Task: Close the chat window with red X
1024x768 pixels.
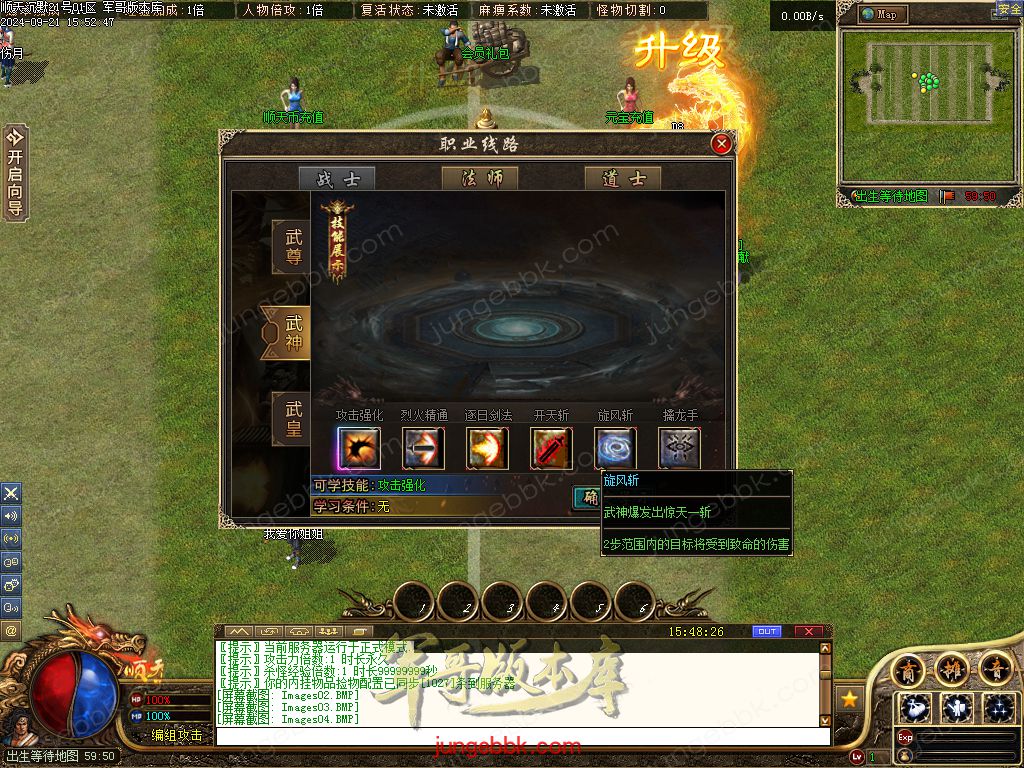Action: pyautogui.click(x=809, y=632)
